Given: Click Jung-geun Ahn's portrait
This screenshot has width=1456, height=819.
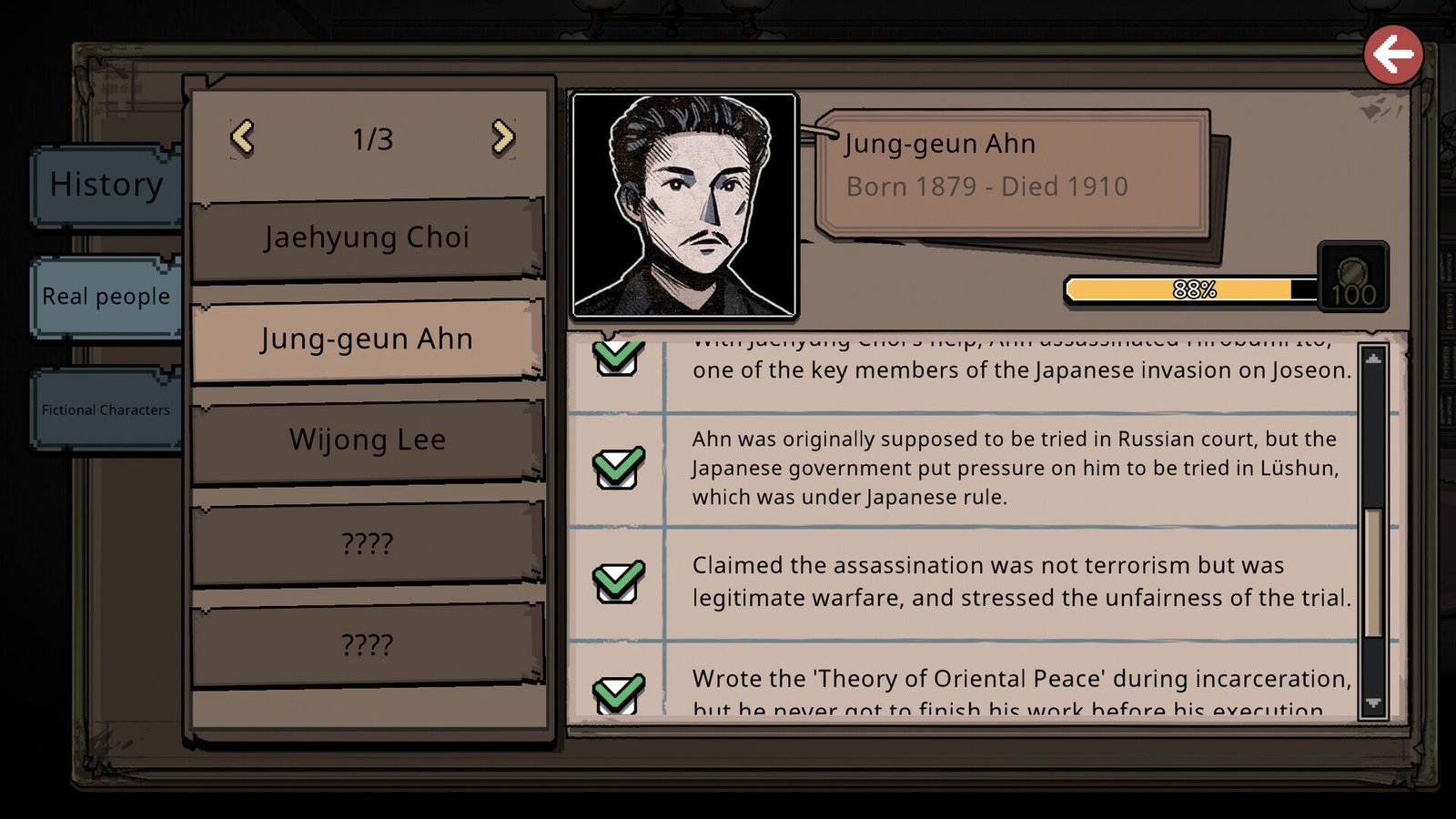Looking at the screenshot, I should 684,206.
